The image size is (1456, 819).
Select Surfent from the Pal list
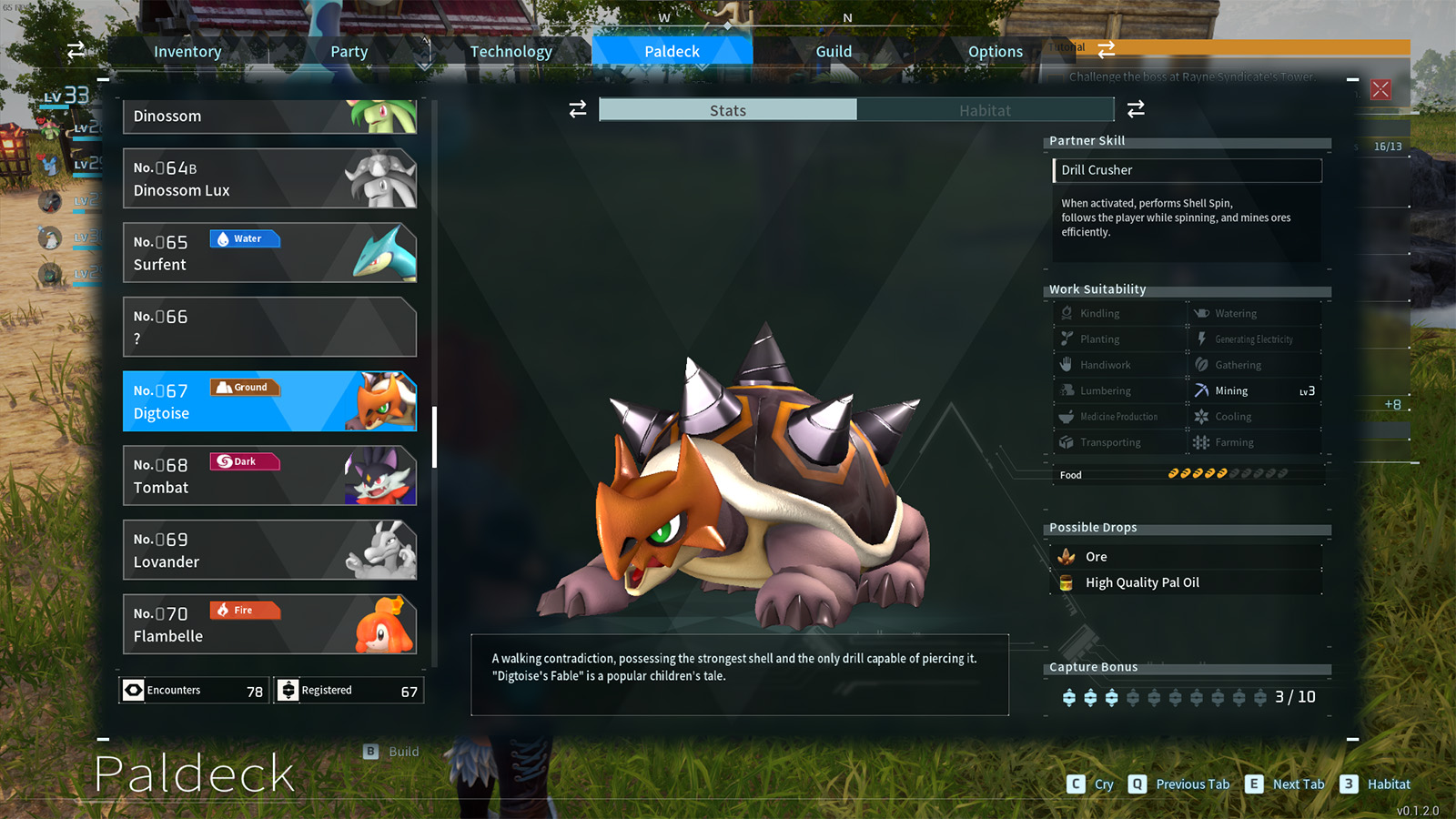pos(269,252)
